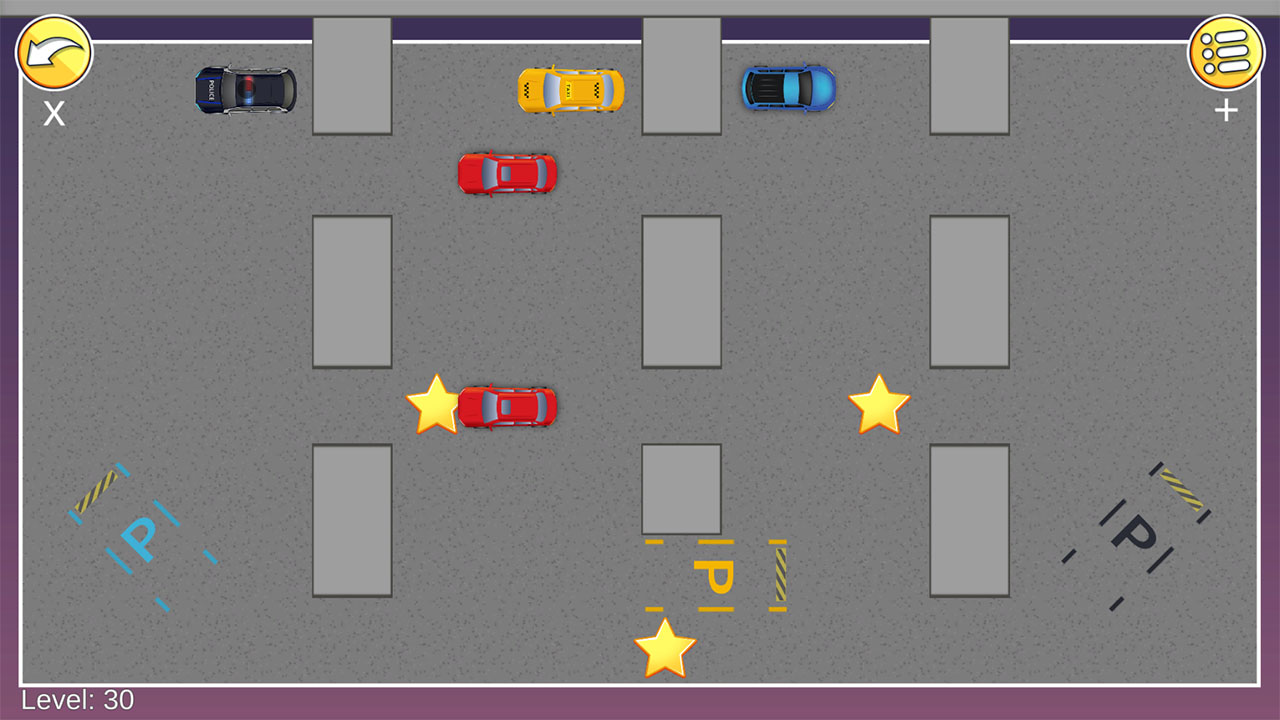Click the star near the right pillars
The height and width of the screenshot is (720, 1280).
click(877, 404)
